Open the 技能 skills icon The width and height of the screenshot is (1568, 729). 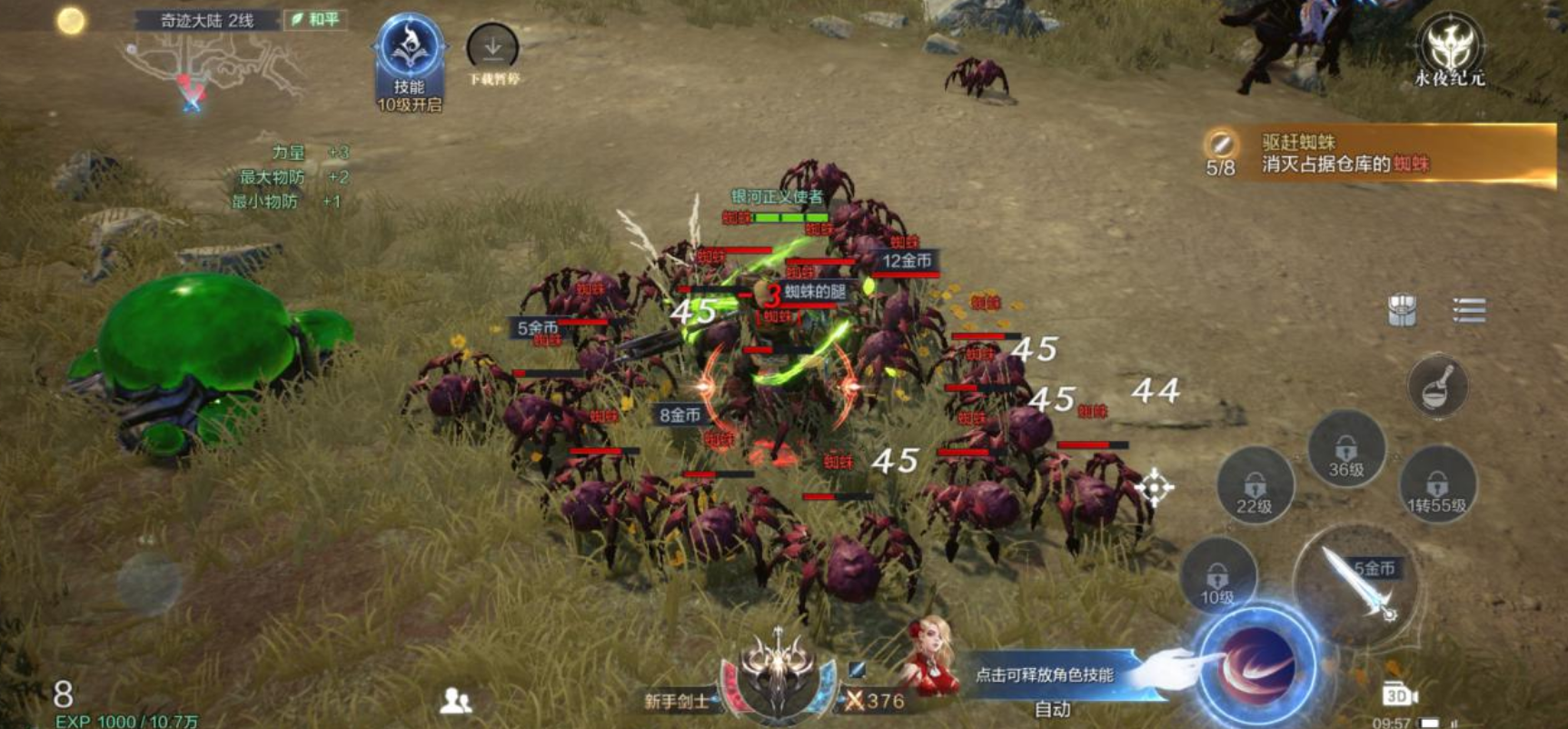[x=410, y=53]
